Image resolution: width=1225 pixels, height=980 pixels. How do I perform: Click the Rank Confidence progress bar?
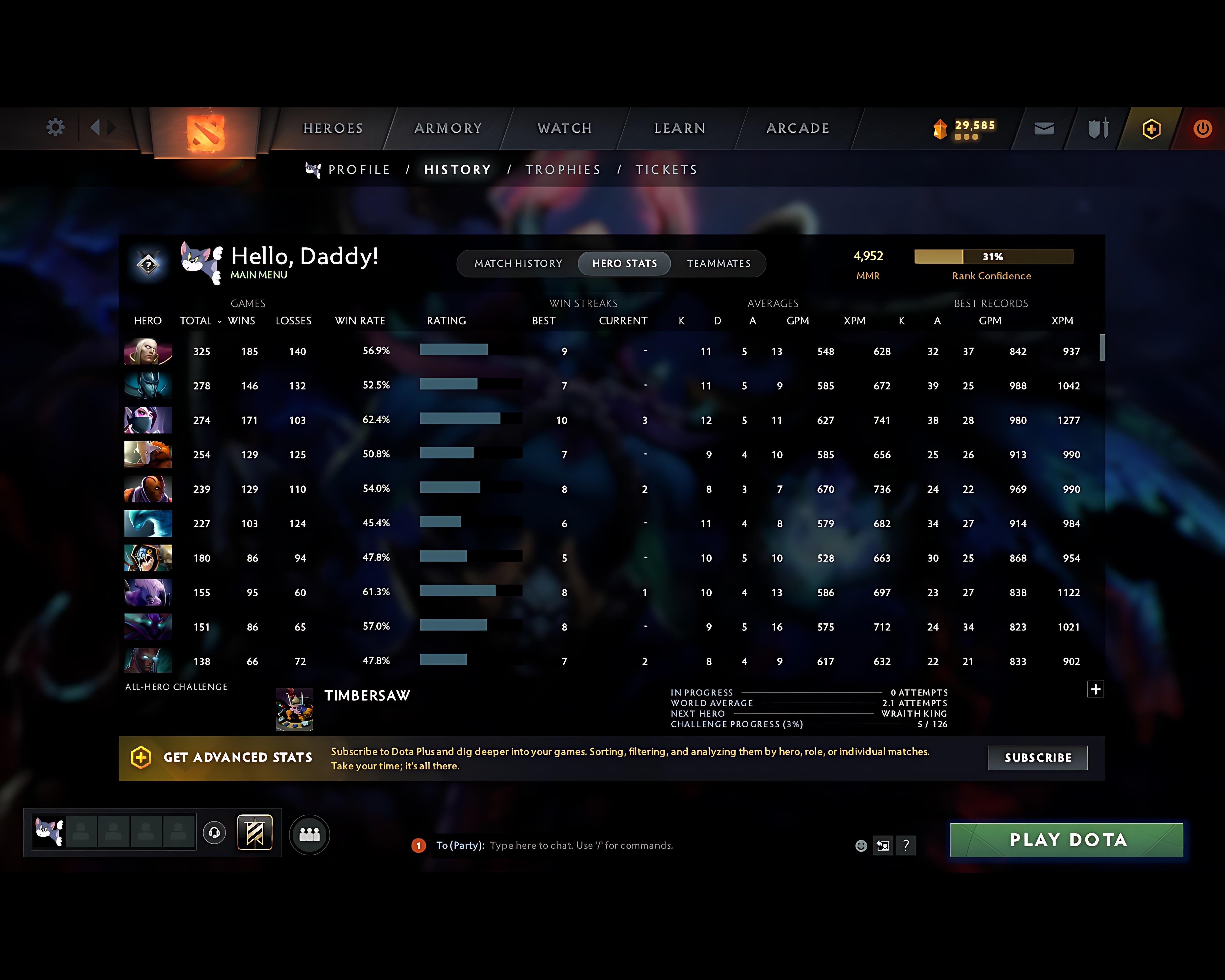click(x=993, y=257)
